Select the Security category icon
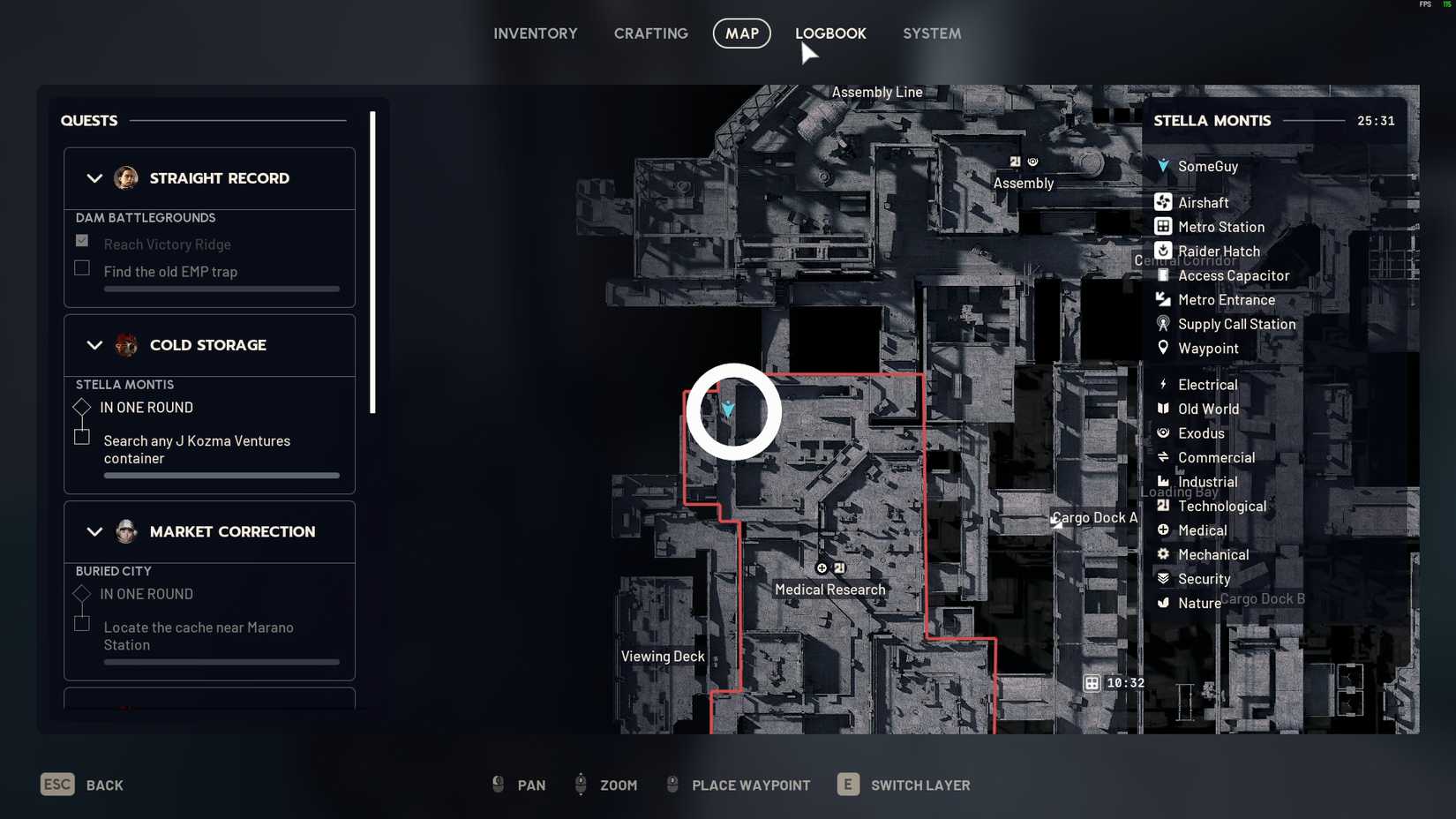Image resolution: width=1456 pixels, height=819 pixels. coord(1163,579)
